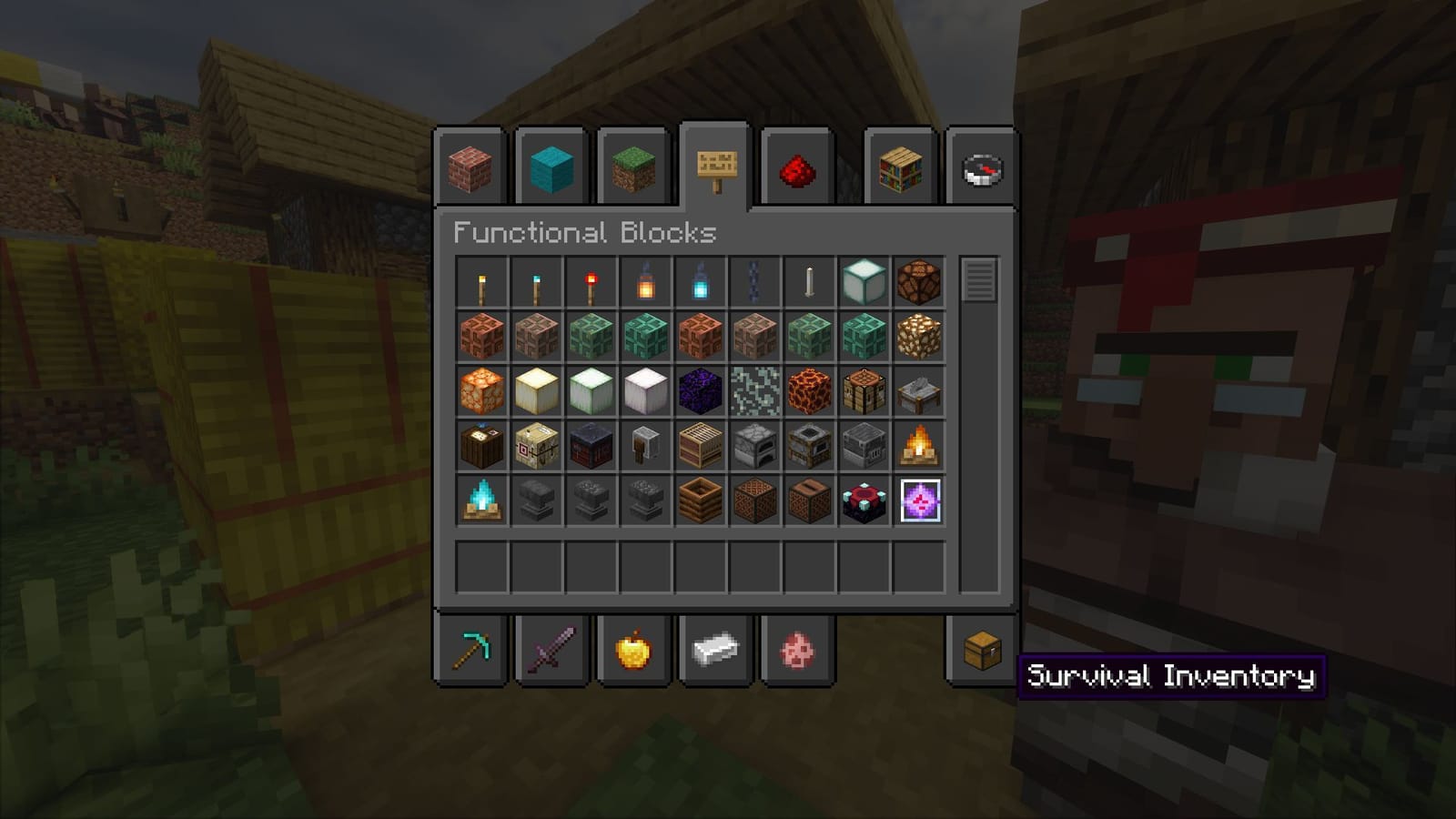The image size is (1456, 819).
Task: Open the Survival Inventory chest tab
Action: pos(981,651)
